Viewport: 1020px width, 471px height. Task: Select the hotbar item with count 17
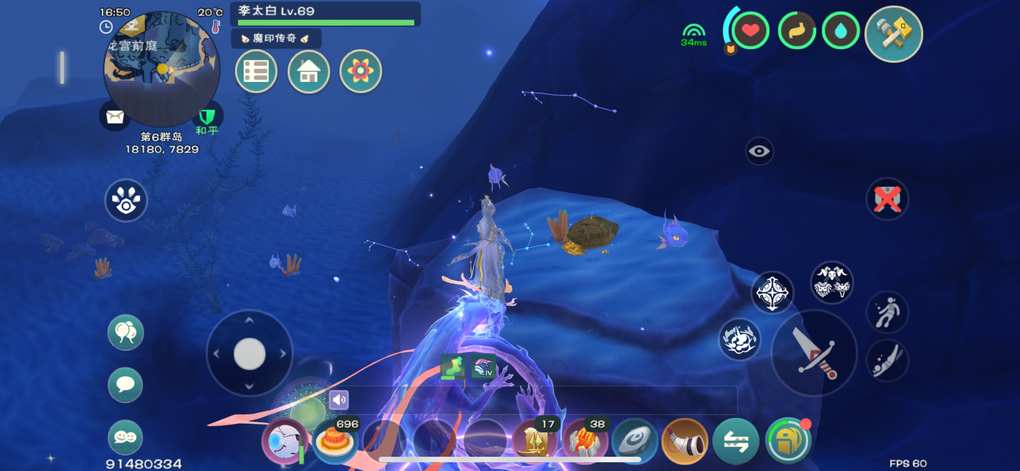tap(535, 440)
